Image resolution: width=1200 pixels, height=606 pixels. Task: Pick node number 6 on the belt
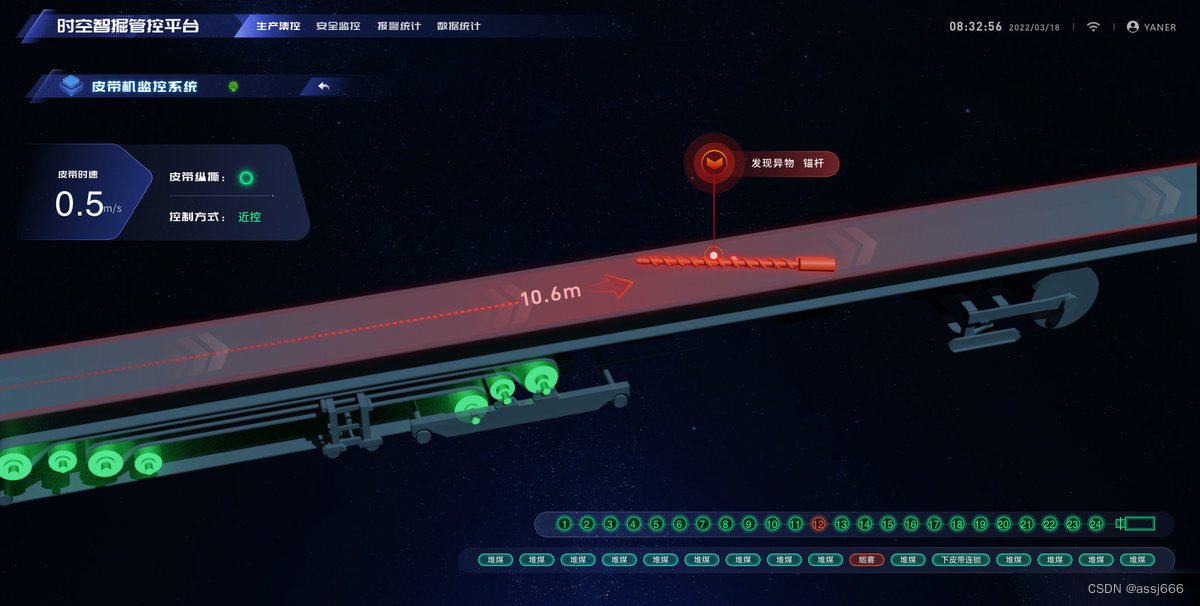tap(680, 524)
